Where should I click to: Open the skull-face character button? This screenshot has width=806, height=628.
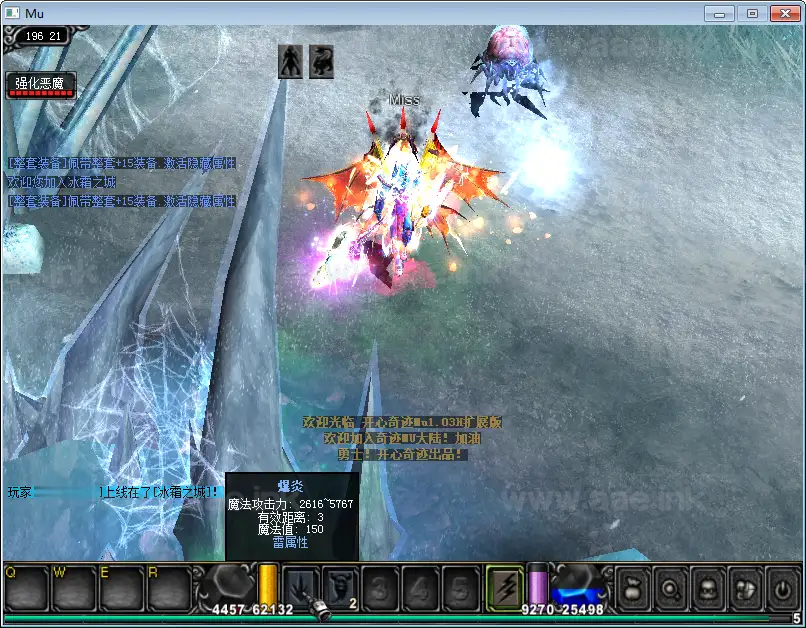coord(706,586)
